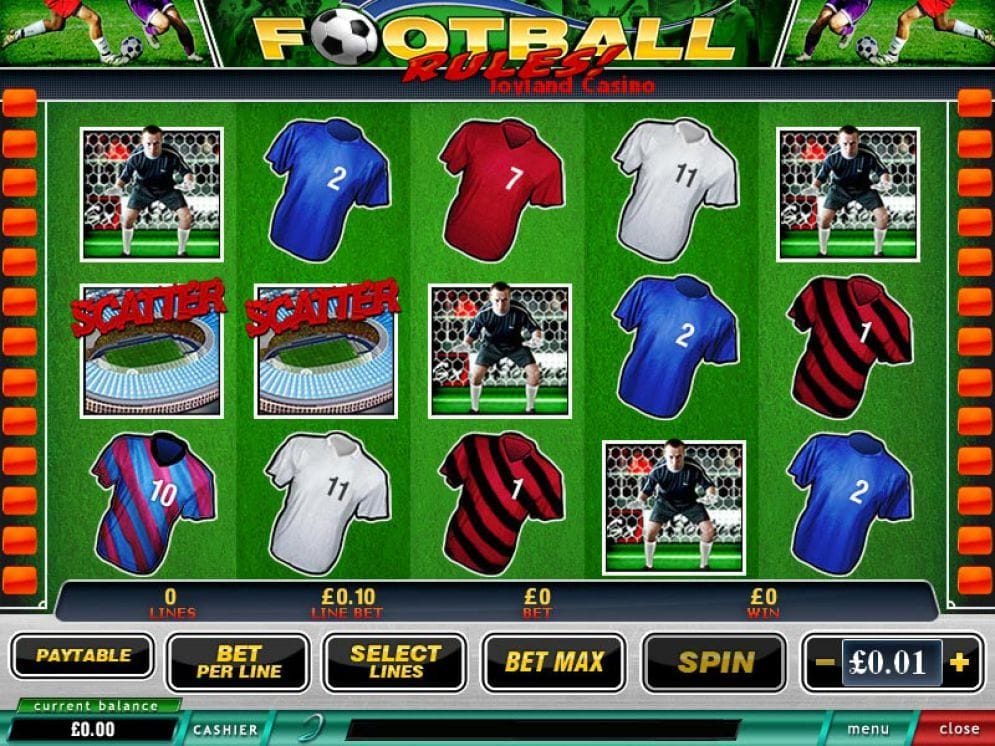Spin the reels with Spin button

pos(715,662)
